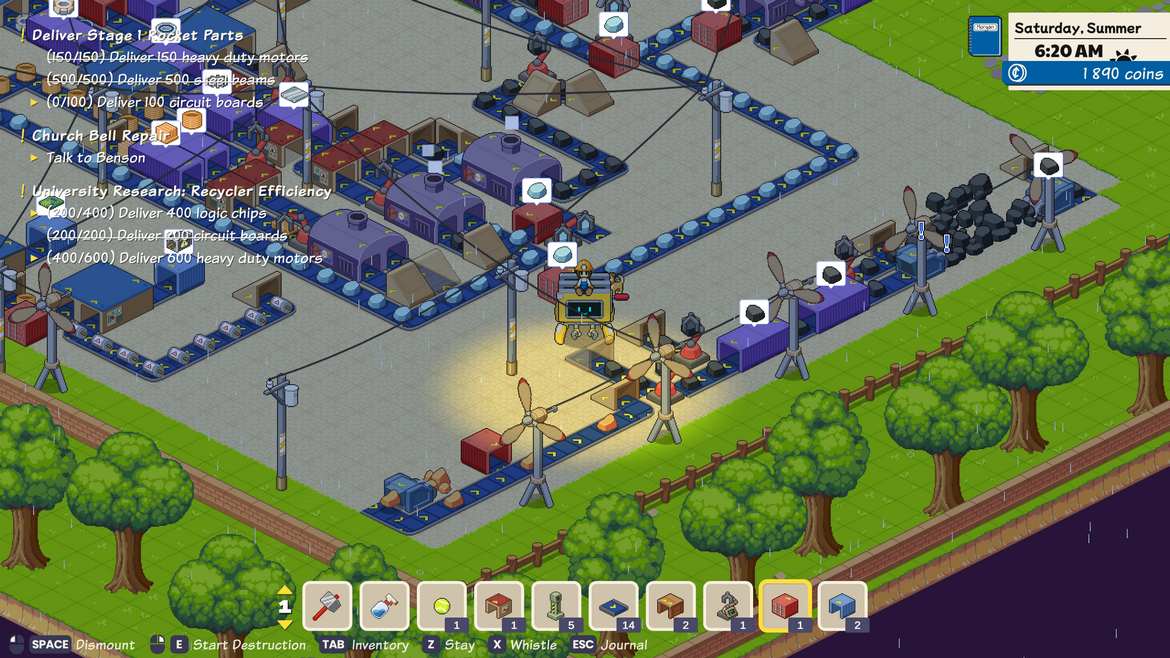Select the Church Bell Repair quest
1170x658 pixels.
(101, 135)
